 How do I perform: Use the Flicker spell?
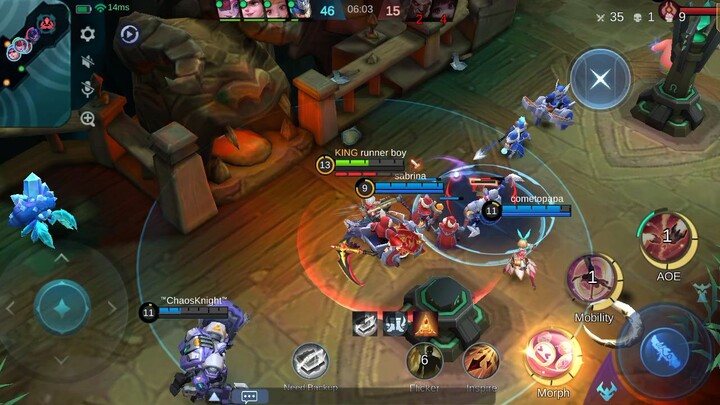pos(424,361)
